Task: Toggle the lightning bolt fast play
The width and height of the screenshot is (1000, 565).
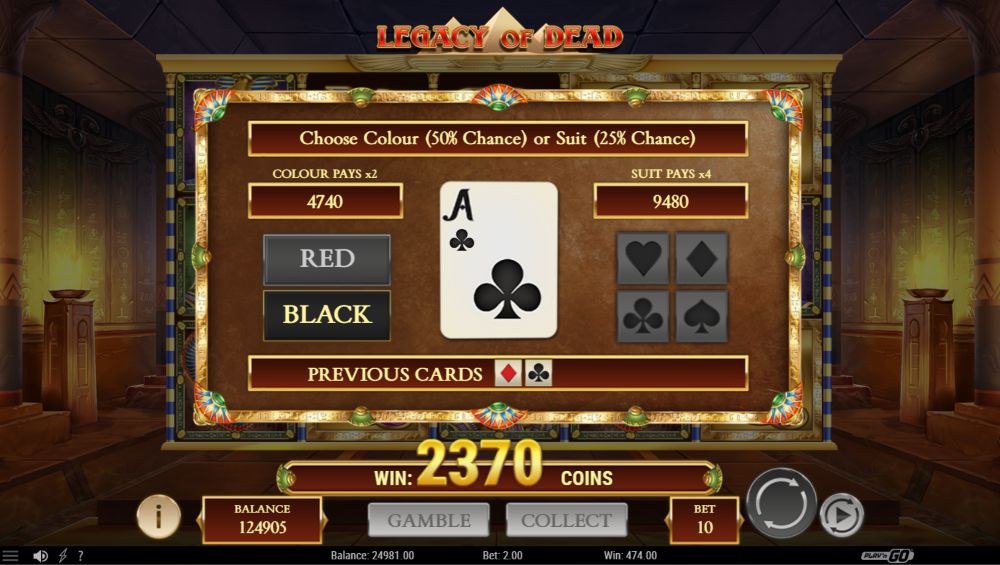Action: pyautogui.click(x=63, y=556)
